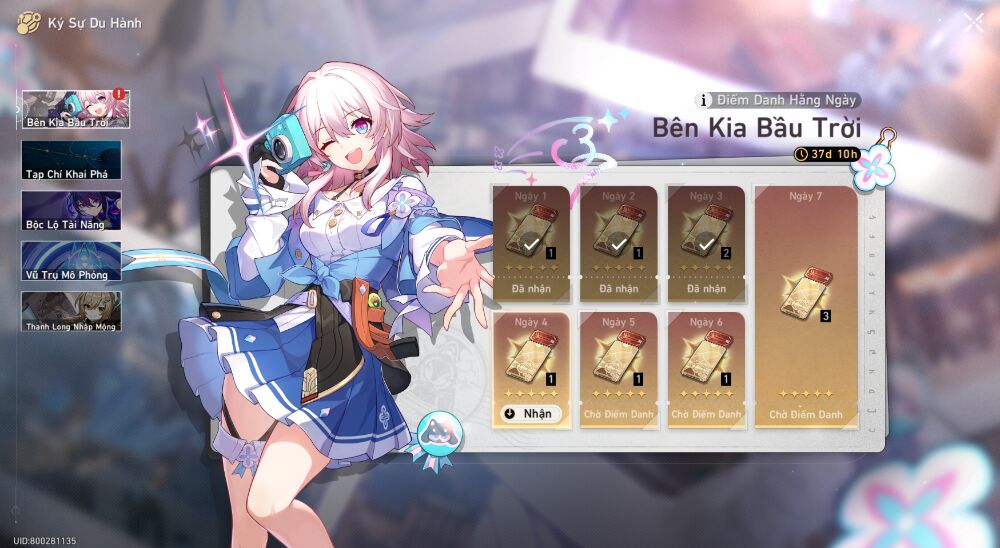Close the Ký Sự Du Hành screen
1000x548 pixels.
pyautogui.click(x=973, y=23)
